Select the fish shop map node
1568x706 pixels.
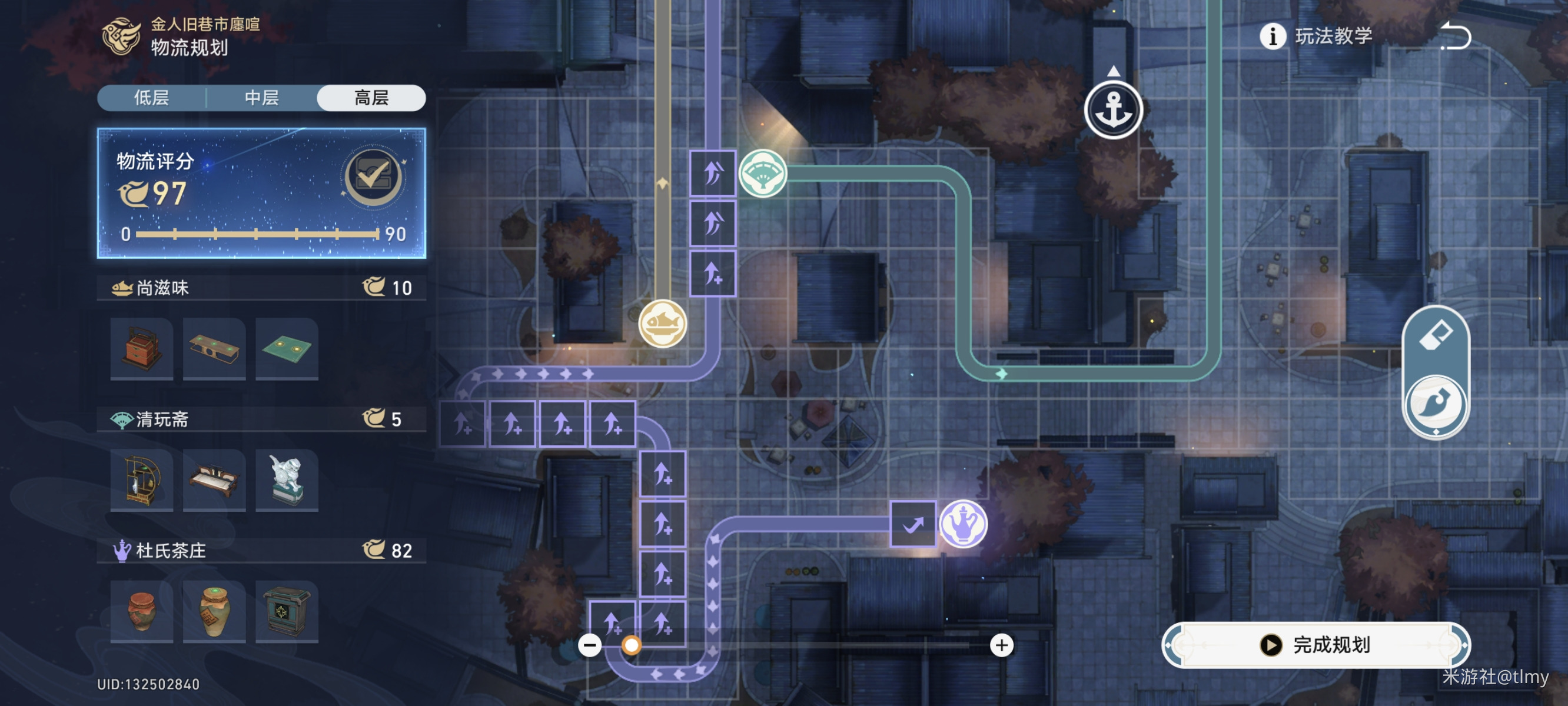[x=663, y=323]
